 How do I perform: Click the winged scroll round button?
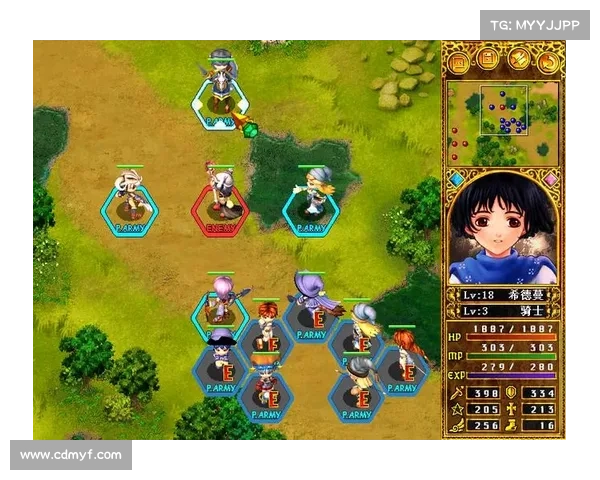518,63
